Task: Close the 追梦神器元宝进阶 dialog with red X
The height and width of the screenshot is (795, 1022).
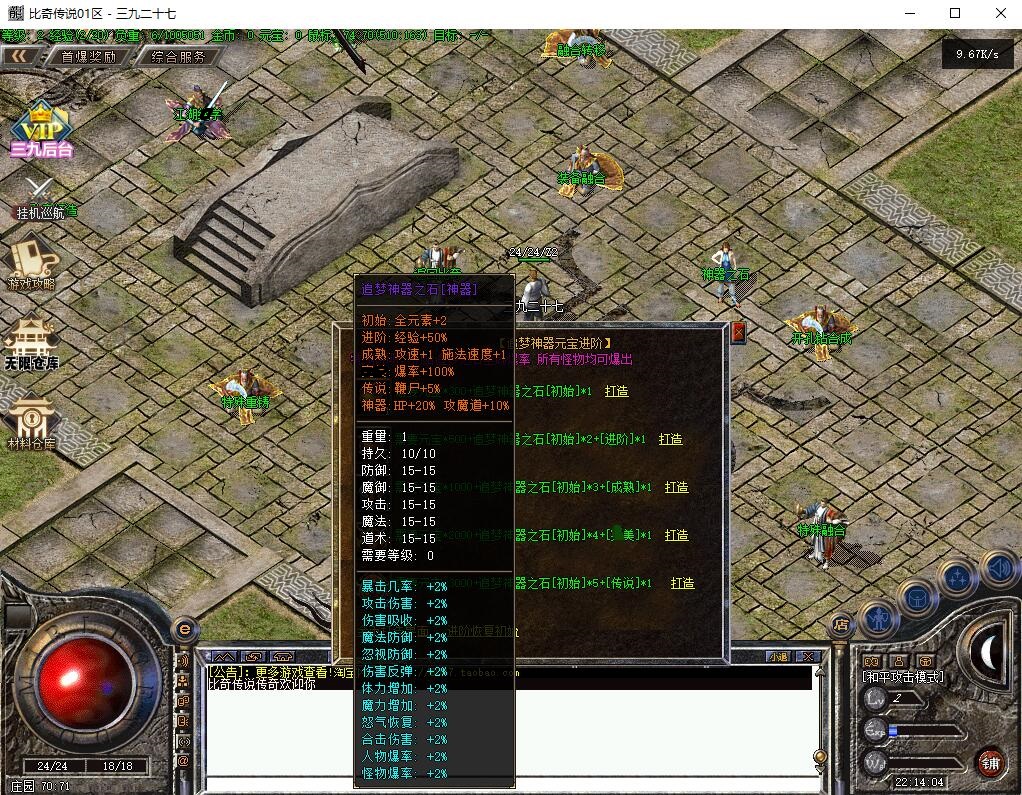Action: pyautogui.click(x=738, y=333)
